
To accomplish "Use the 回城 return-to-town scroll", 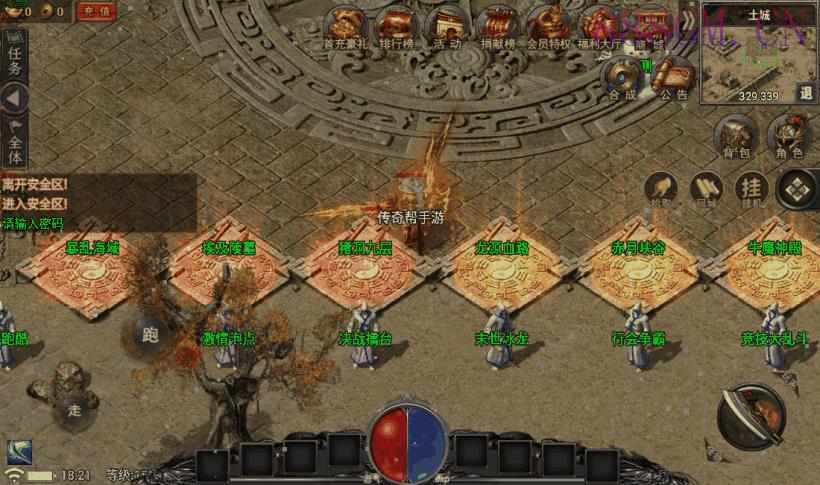I will pyautogui.click(x=707, y=189).
